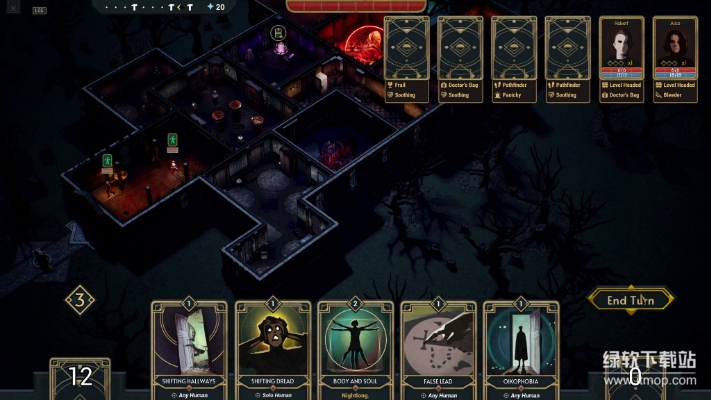Click the X button in the corner

[12, 5]
